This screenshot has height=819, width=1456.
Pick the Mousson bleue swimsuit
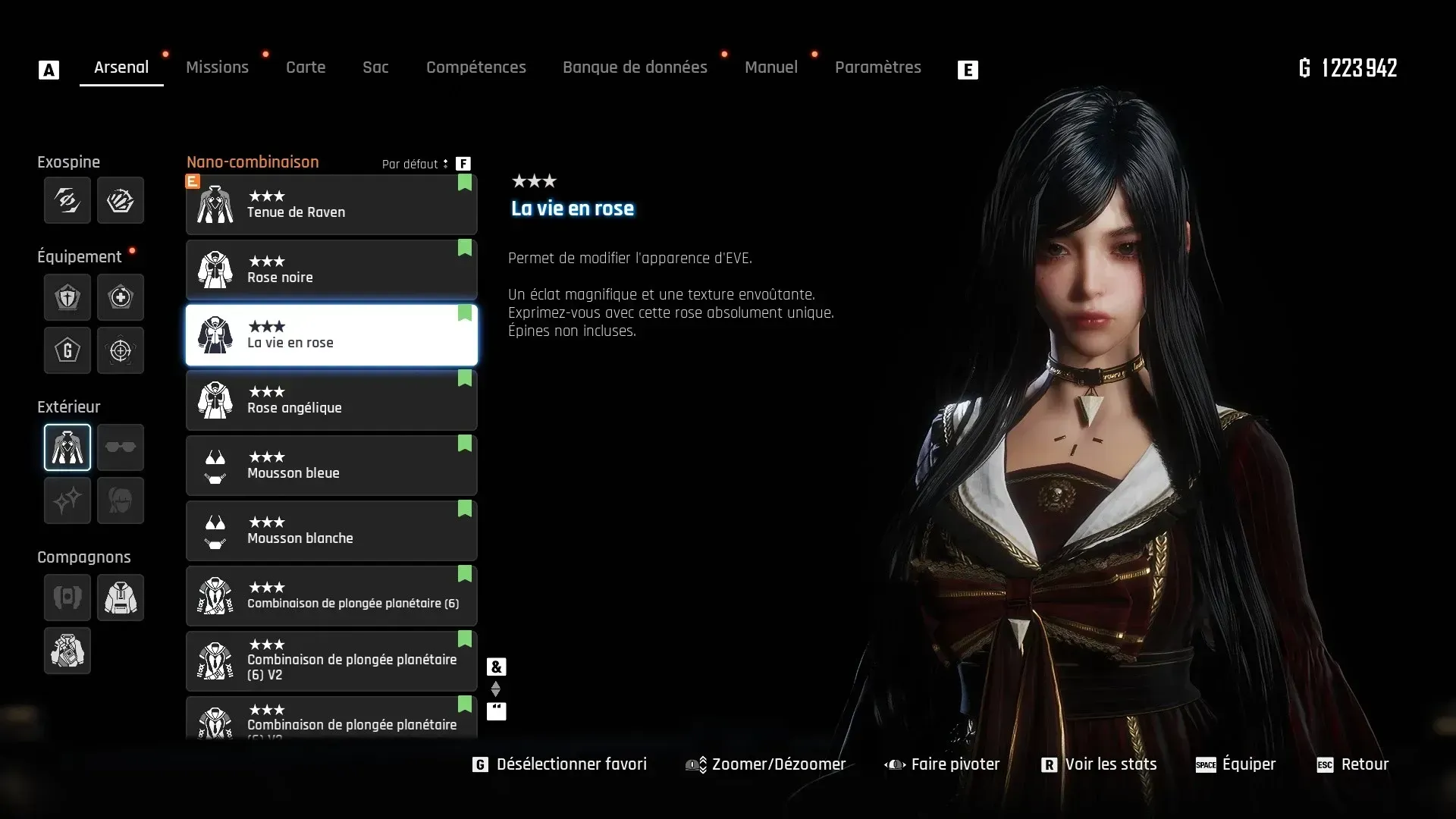(x=331, y=466)
